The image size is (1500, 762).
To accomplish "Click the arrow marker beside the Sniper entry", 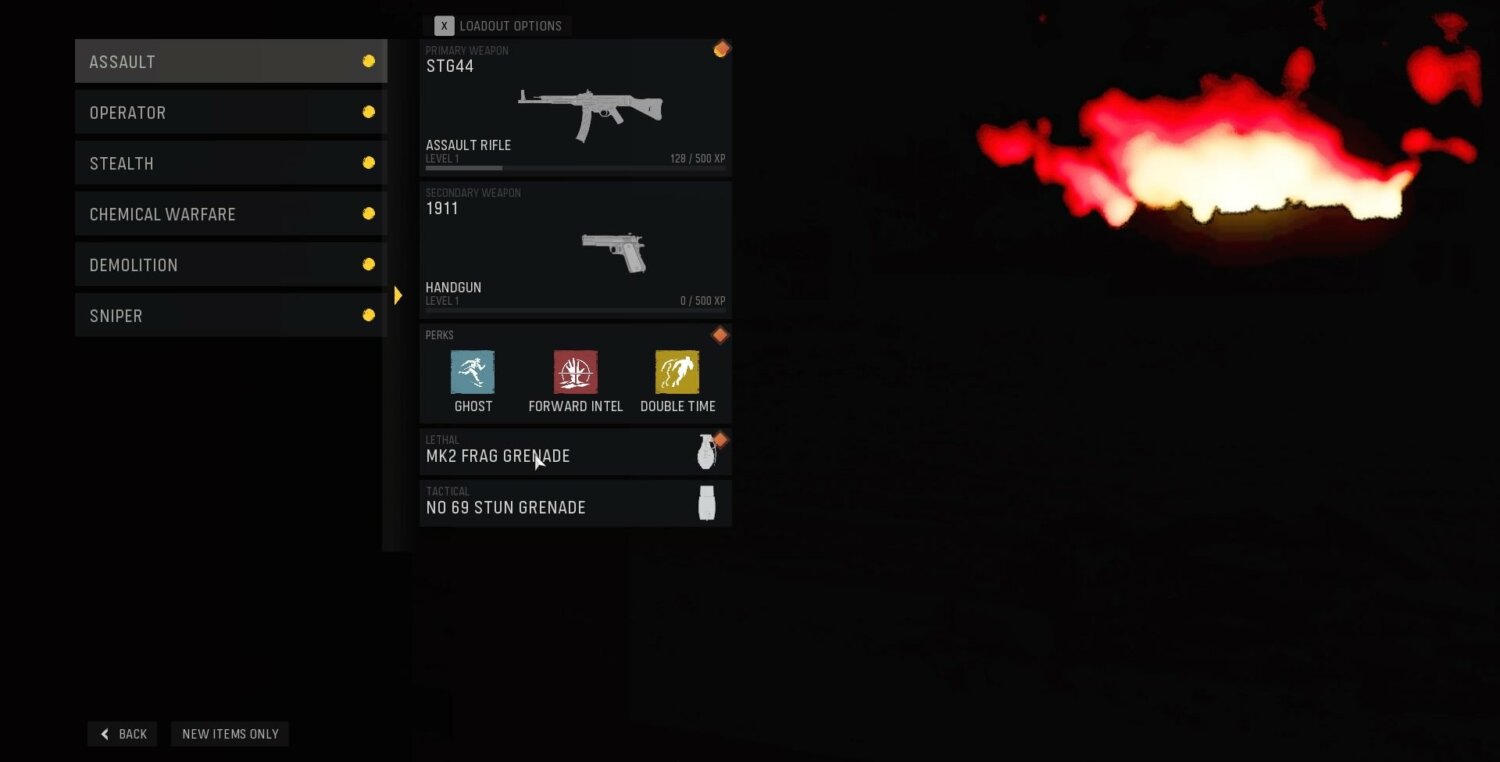I will 397,295.
